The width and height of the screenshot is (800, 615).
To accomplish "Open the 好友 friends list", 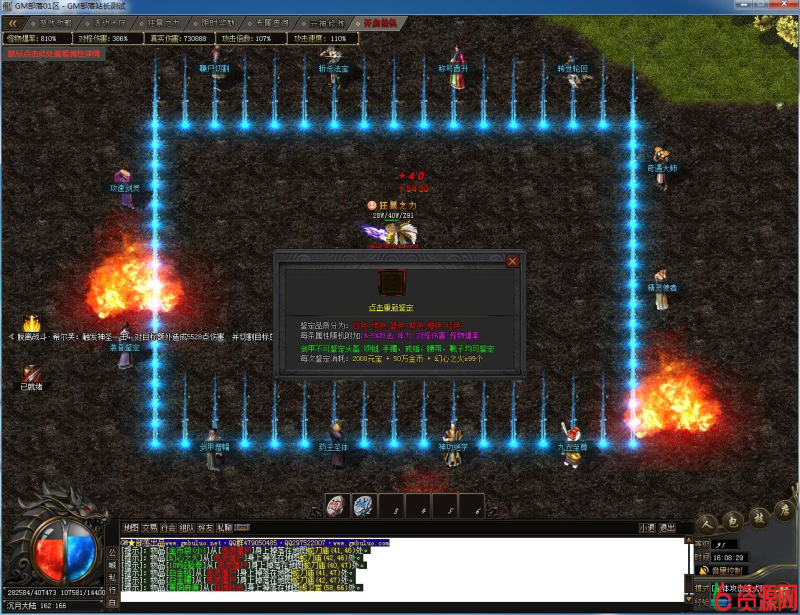I will [205, 527].
